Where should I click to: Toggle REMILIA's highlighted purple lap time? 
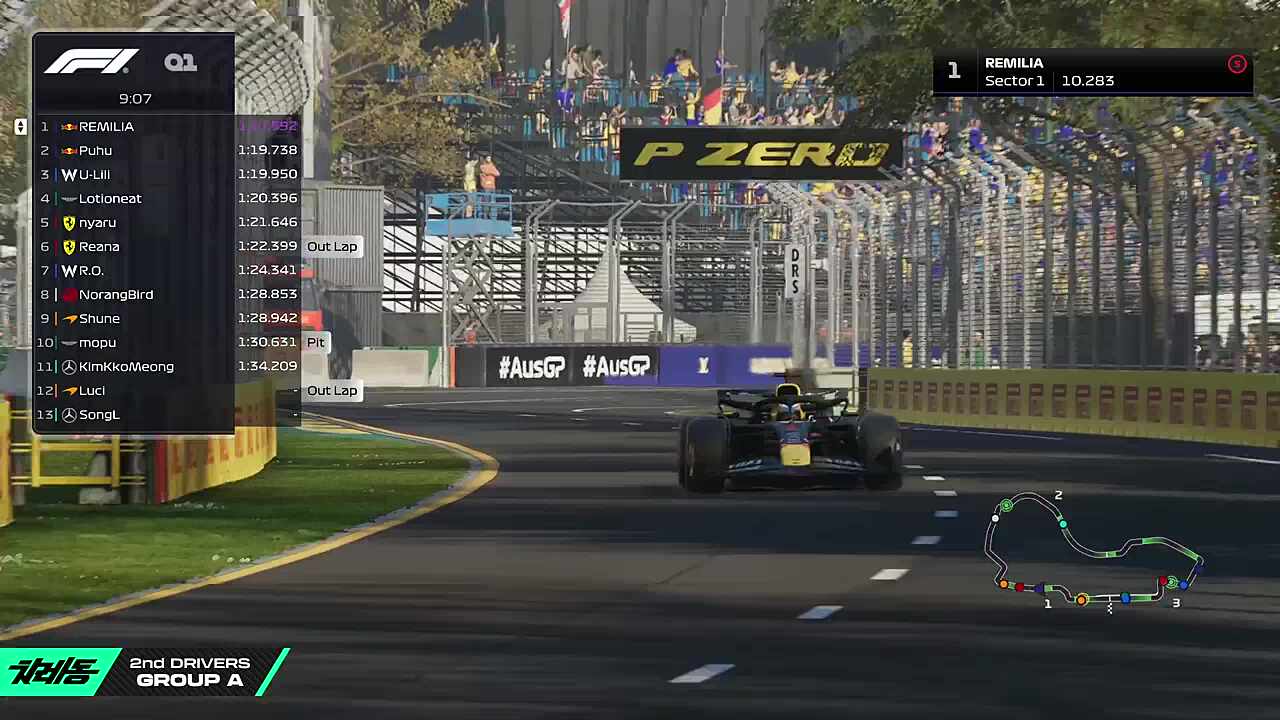click(x=268, y=126)
